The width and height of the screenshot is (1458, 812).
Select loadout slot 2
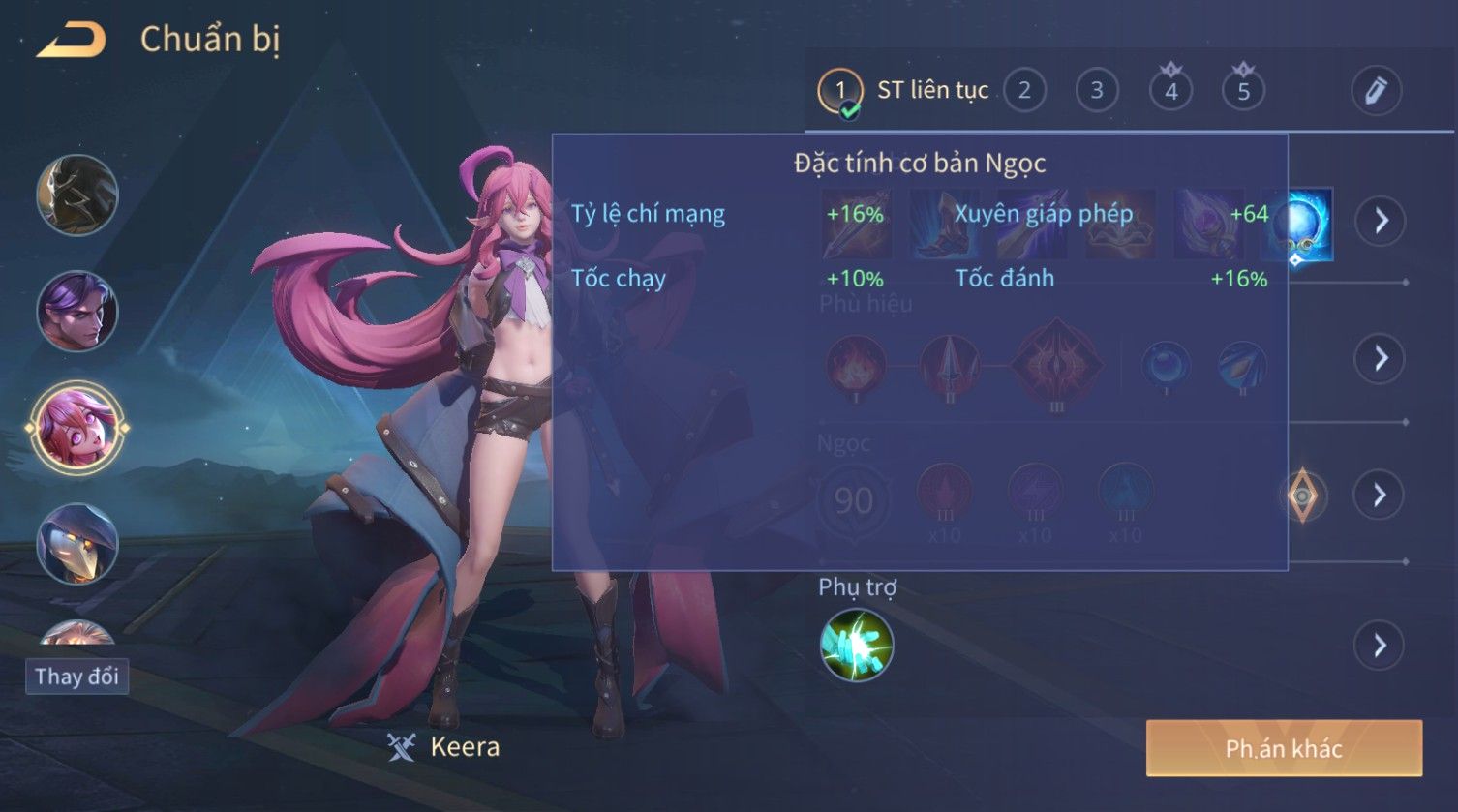click(1024, 91)
